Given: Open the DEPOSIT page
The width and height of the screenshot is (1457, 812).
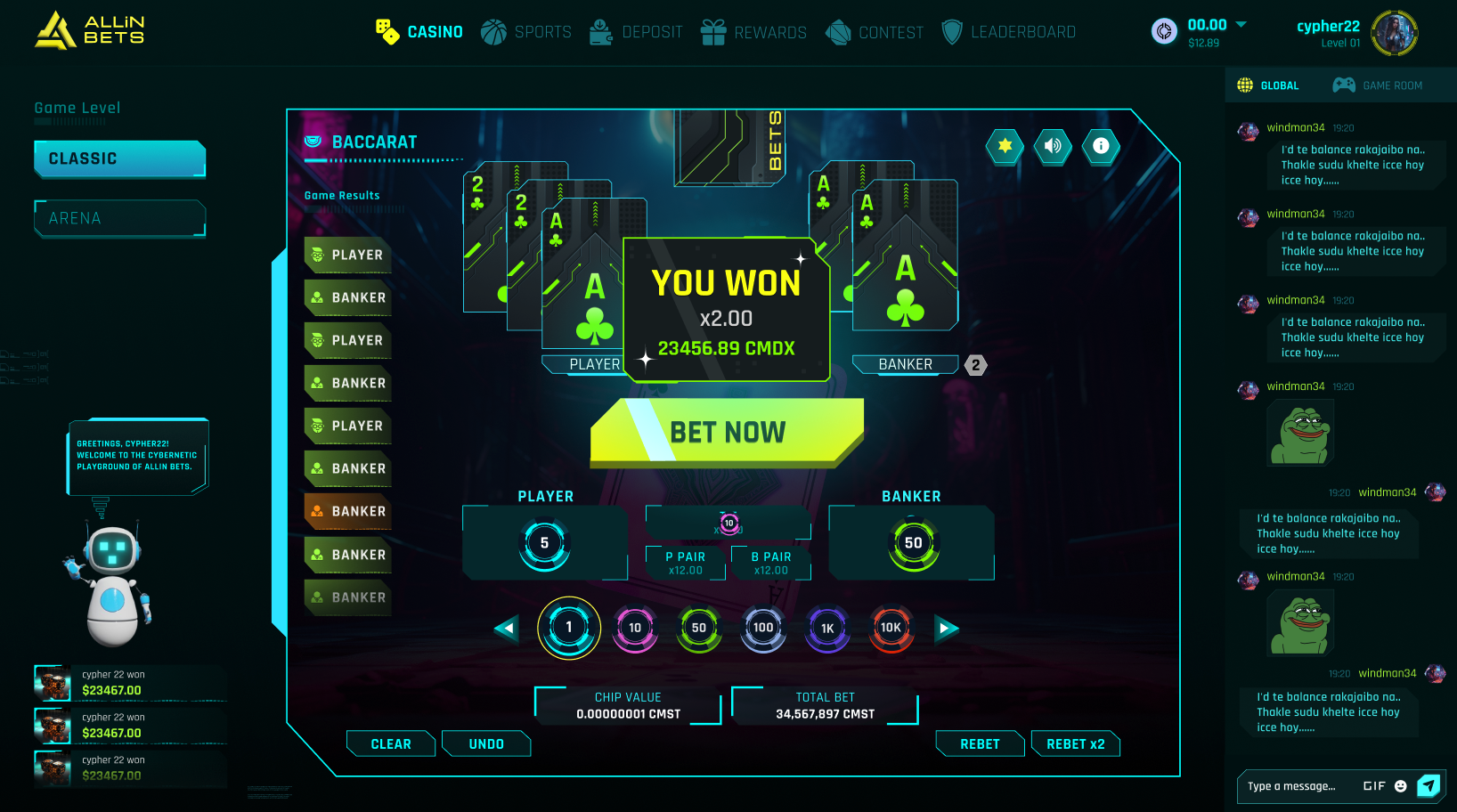Looking at the screenshot, I should click(637, 32).
